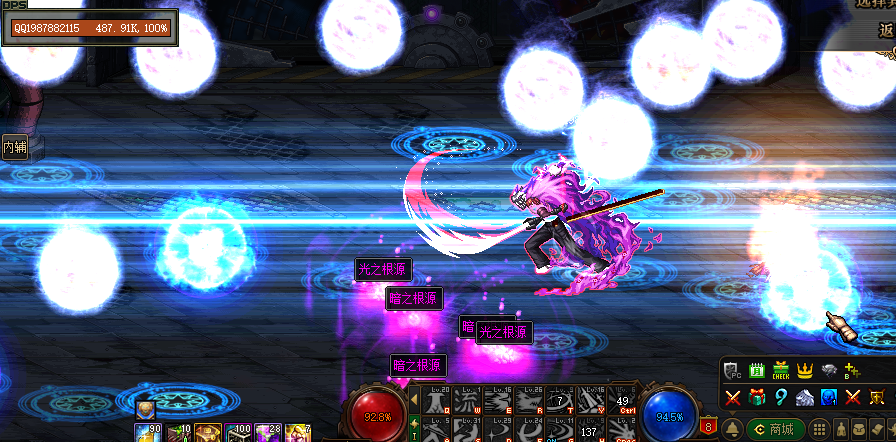This screenshot has width=896, height=442.
Task: Select the DPS meter row QQ1987882115
Action: 90,28
